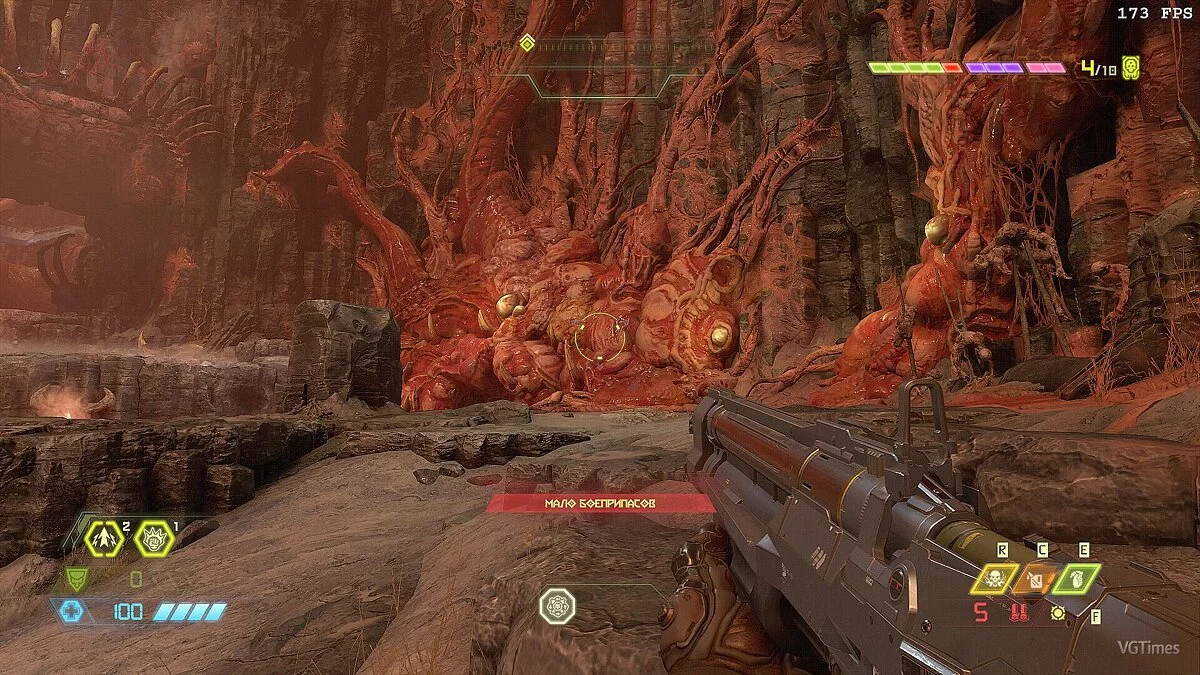Select the dash arrow ability icon

click(x=104, y=539)
